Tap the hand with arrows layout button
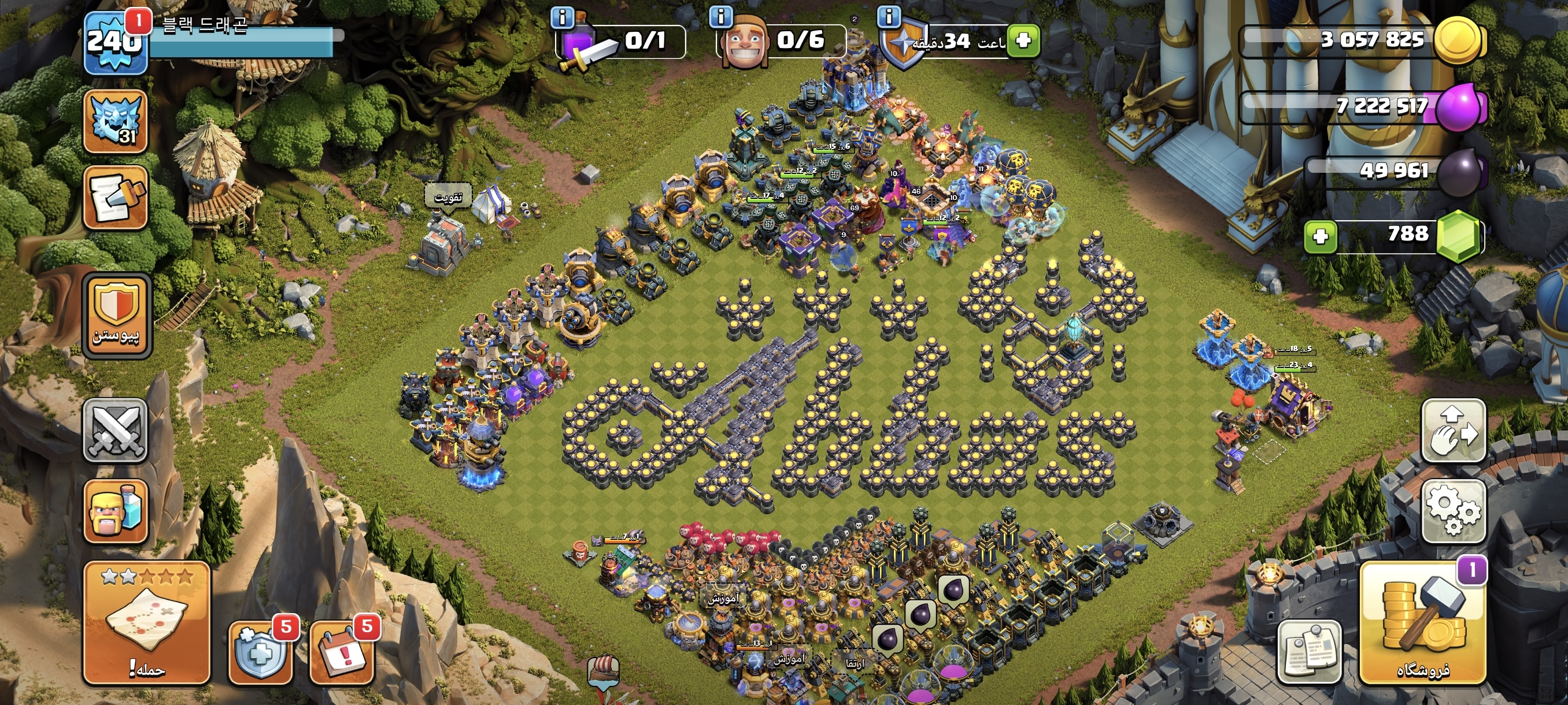Image resolution: width=1568 pixels, height=705 pixels. pos(1453,431)
